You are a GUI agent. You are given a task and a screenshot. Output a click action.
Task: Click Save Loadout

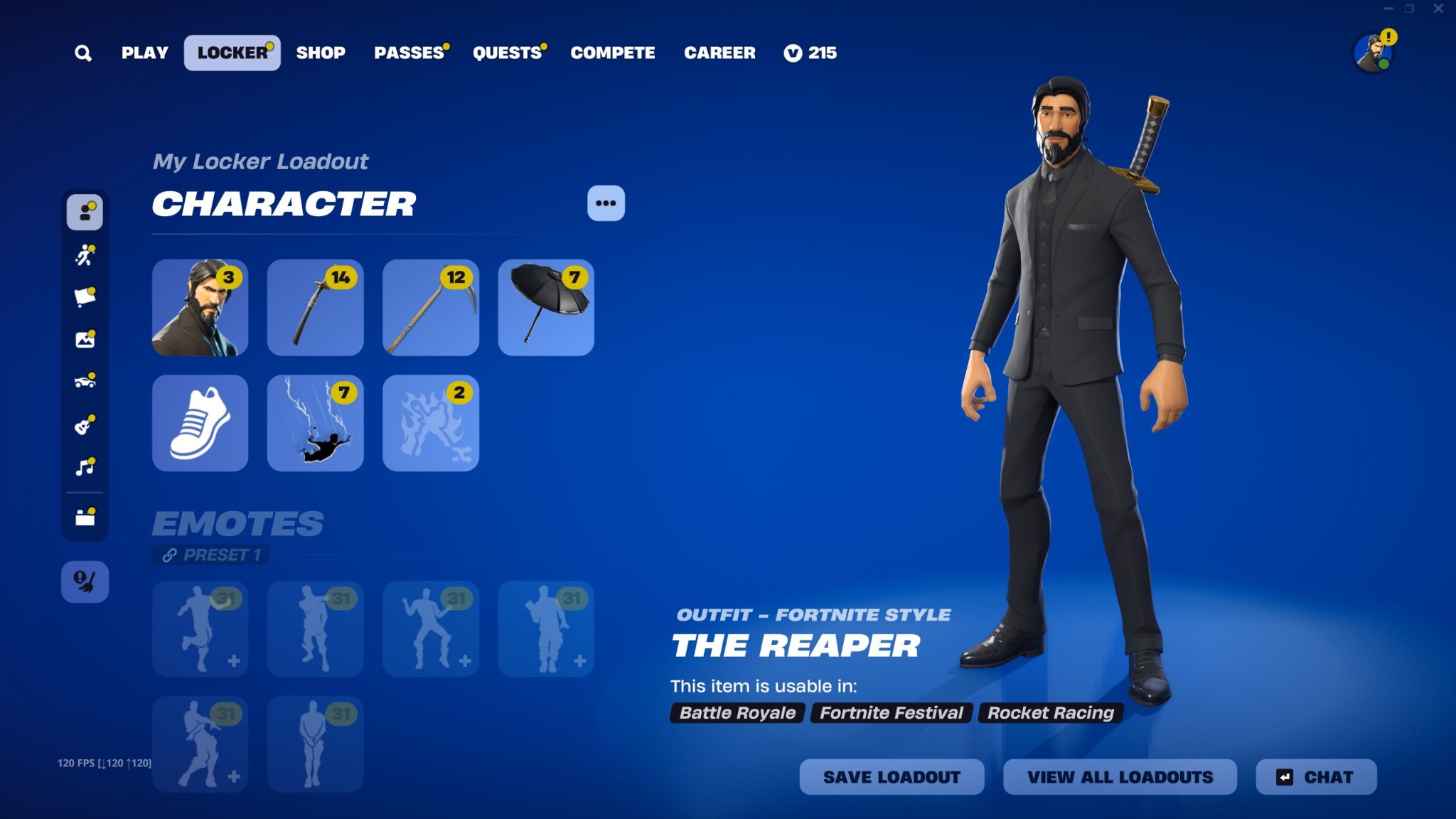892,777
